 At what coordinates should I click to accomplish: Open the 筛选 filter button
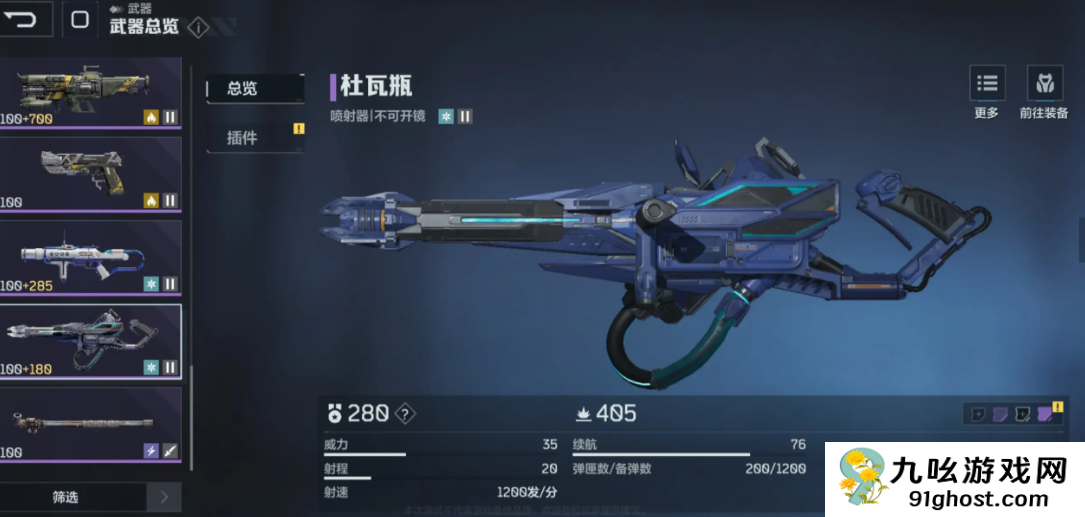[x=66, y=497]
